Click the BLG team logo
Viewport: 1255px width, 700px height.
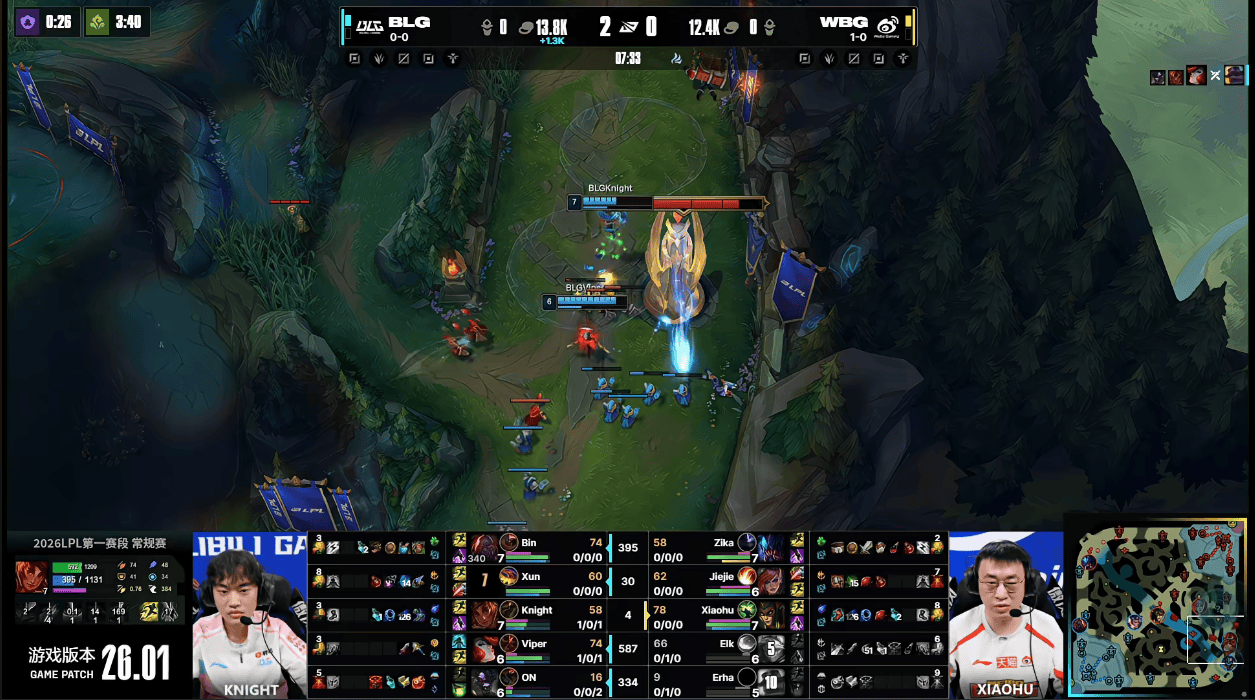click(370, 24)
